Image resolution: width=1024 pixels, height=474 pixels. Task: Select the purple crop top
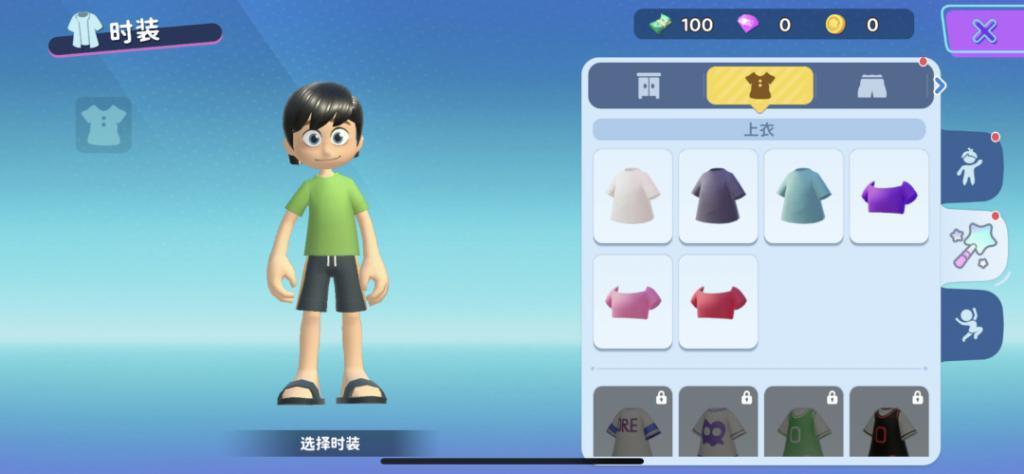889,196
